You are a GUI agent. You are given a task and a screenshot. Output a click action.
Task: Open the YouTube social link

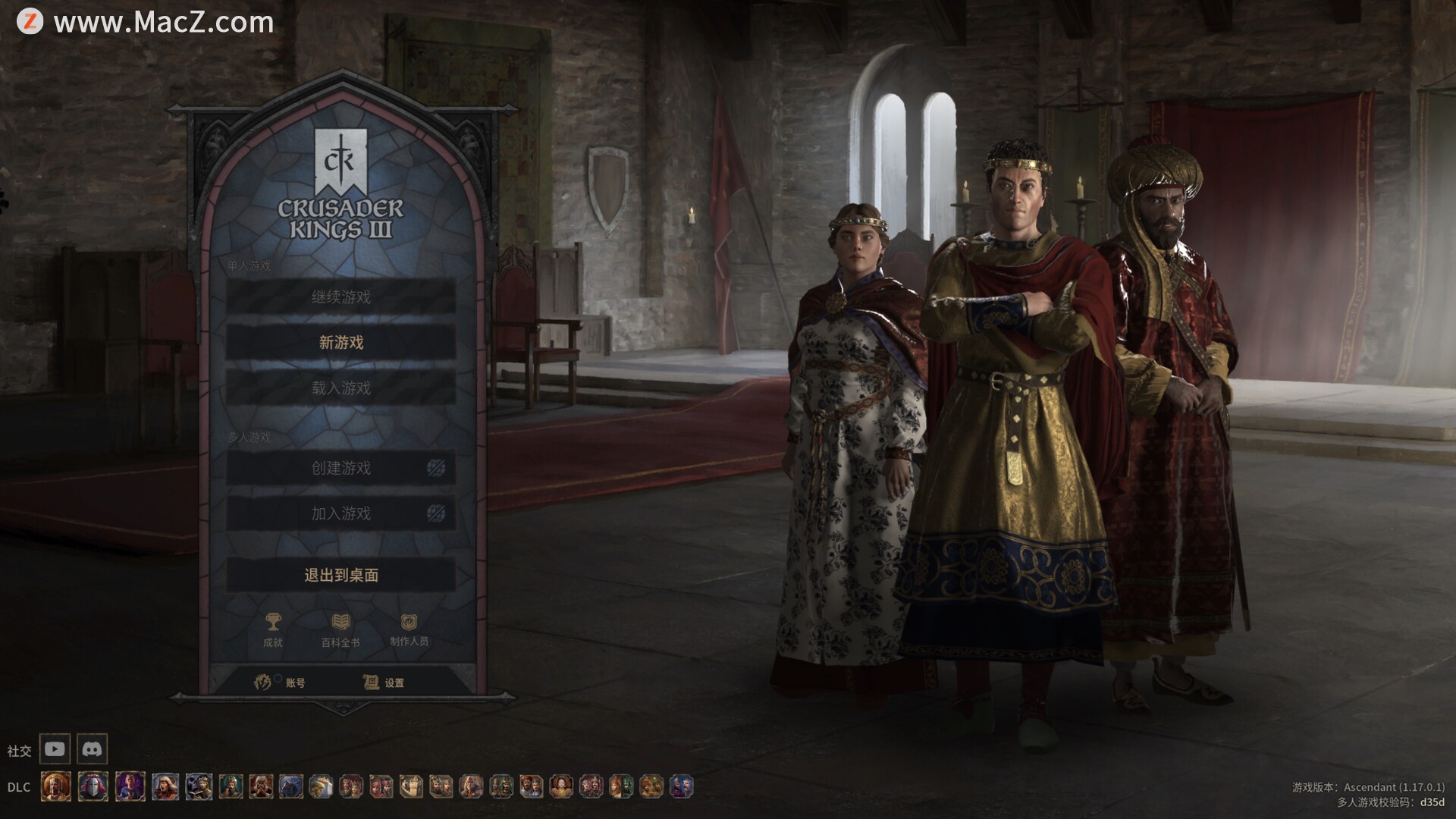tap(55, 749)
